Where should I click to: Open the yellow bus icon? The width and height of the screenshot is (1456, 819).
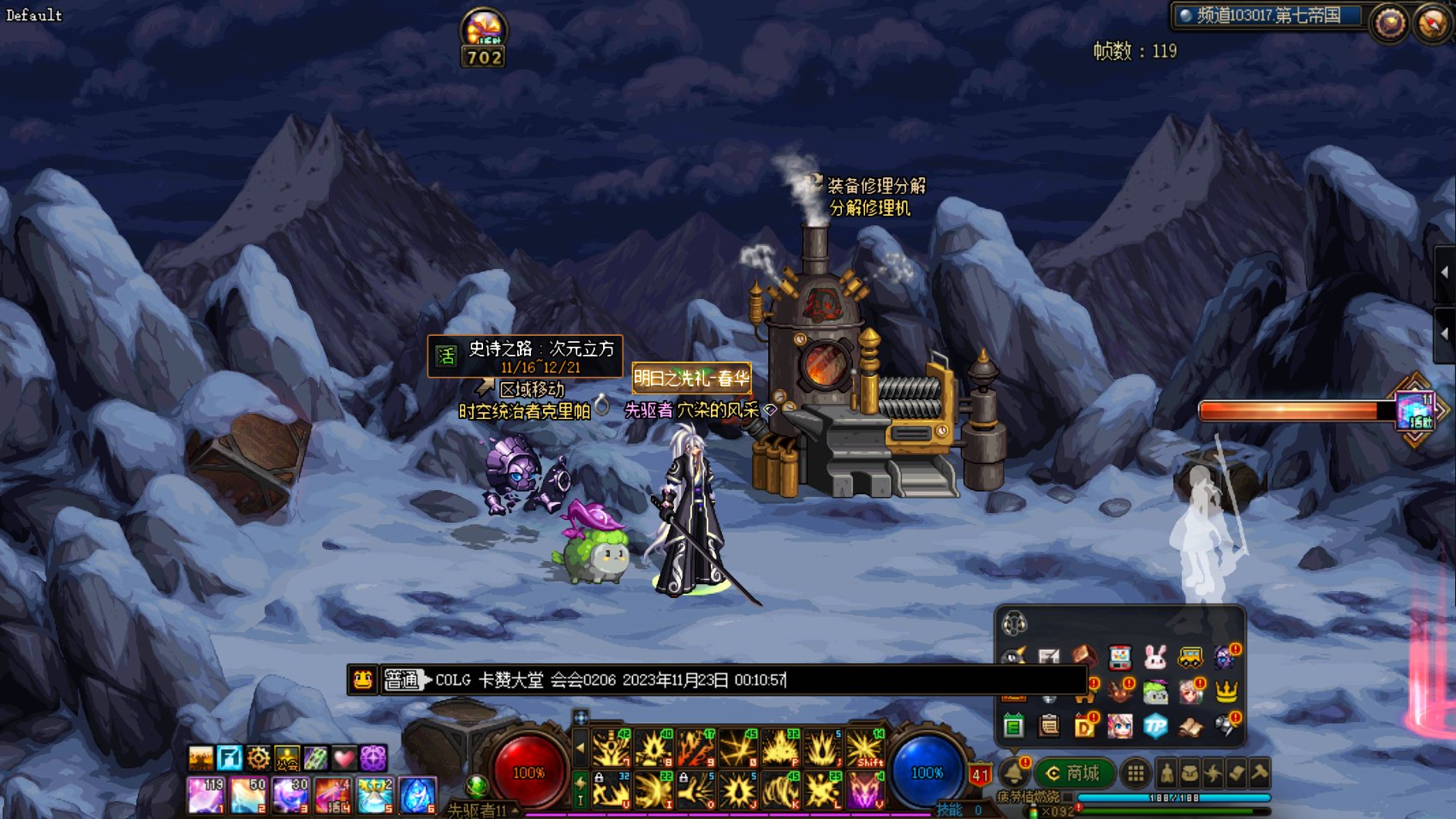click(1190, 658)
